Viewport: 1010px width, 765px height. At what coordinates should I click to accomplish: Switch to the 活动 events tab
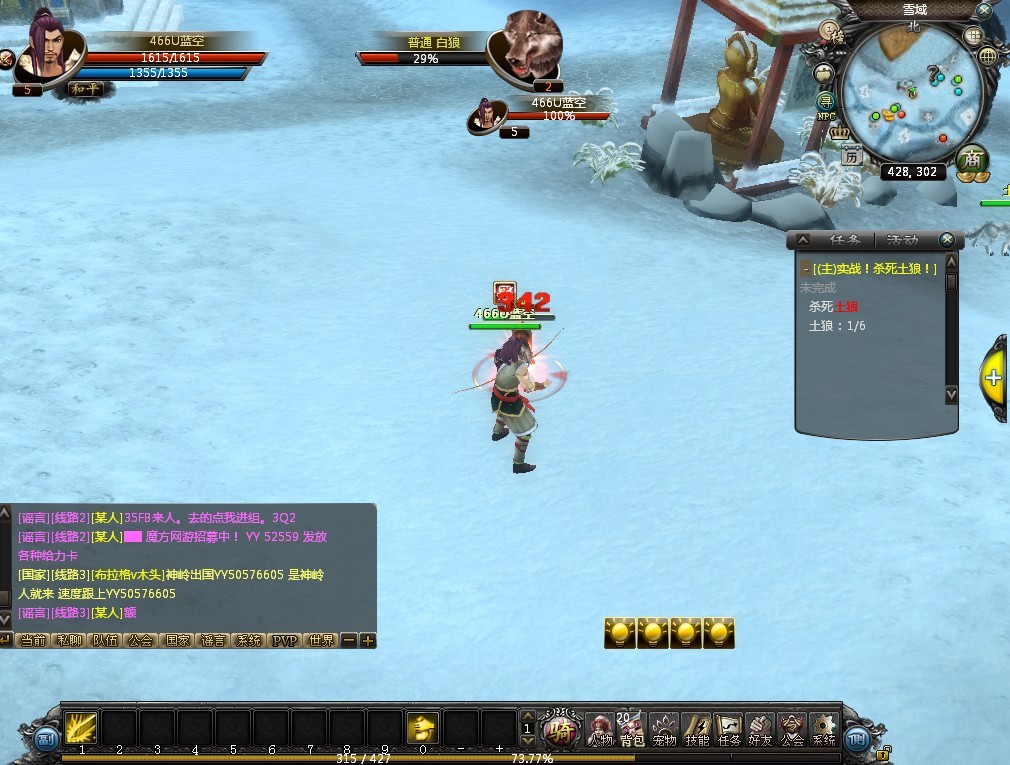[902, 240]
